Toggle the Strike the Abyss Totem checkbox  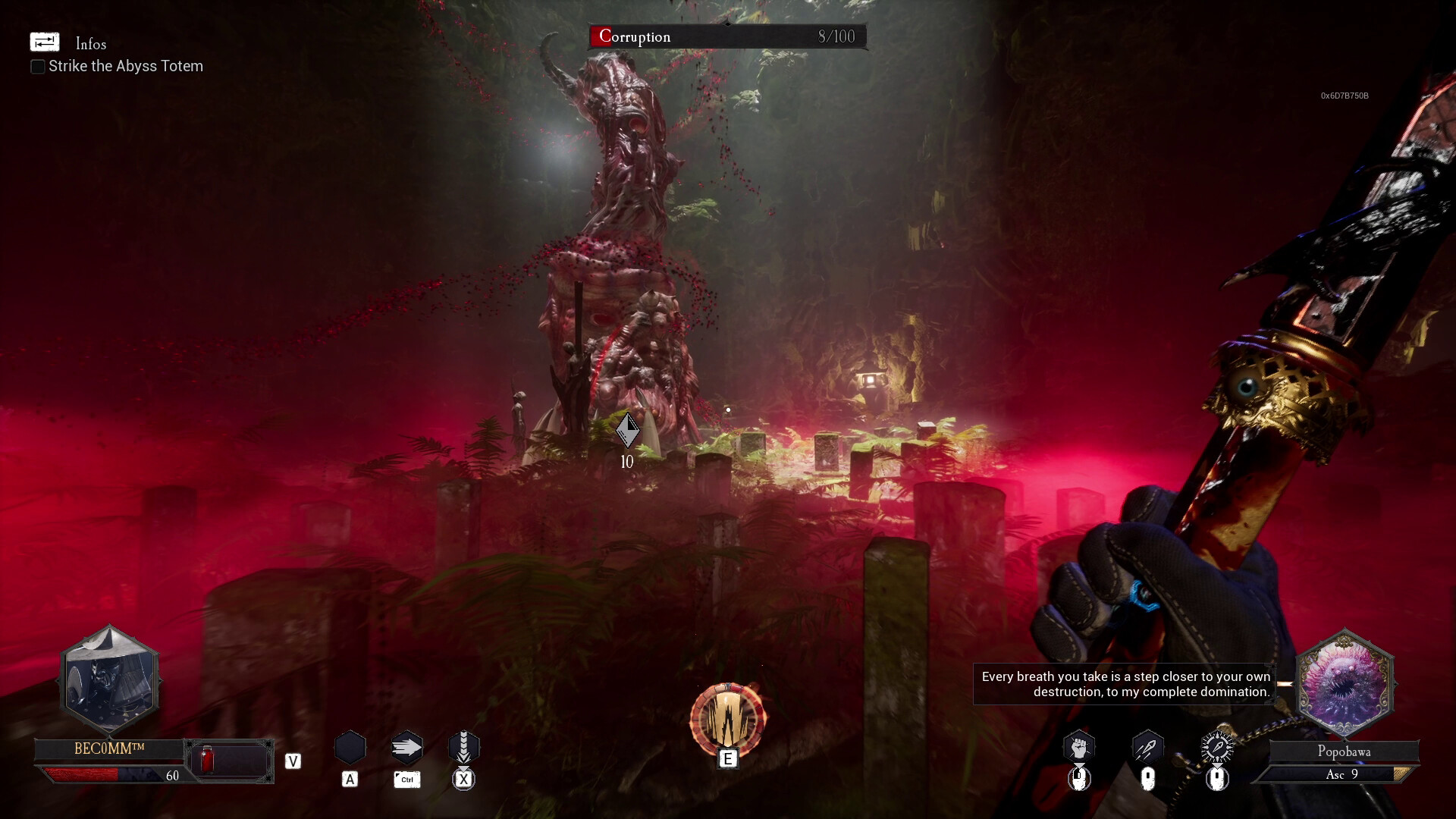(37, 67)
